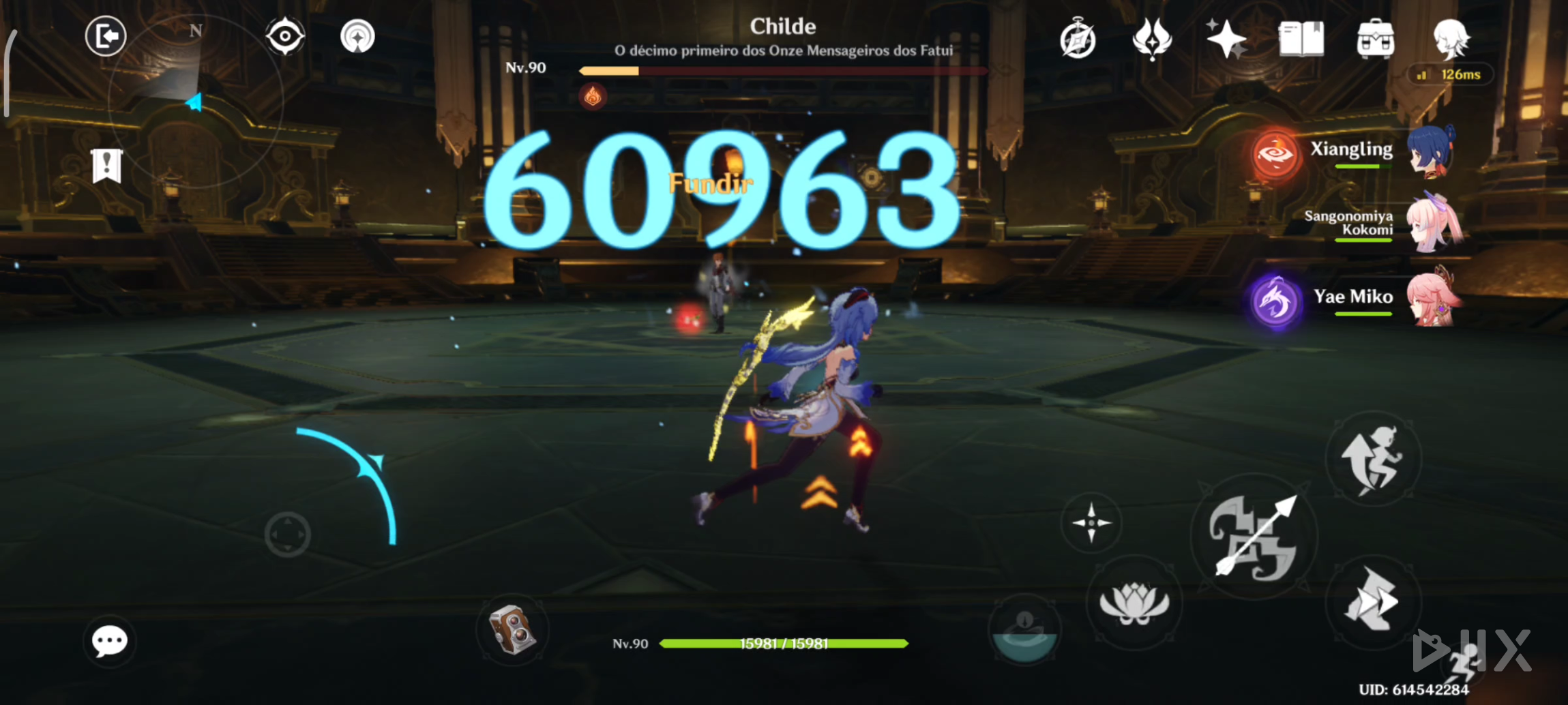This screenshot has width=1568, height=705.
Task: Open the Wish star icon
Action: tap(1226, 40)
